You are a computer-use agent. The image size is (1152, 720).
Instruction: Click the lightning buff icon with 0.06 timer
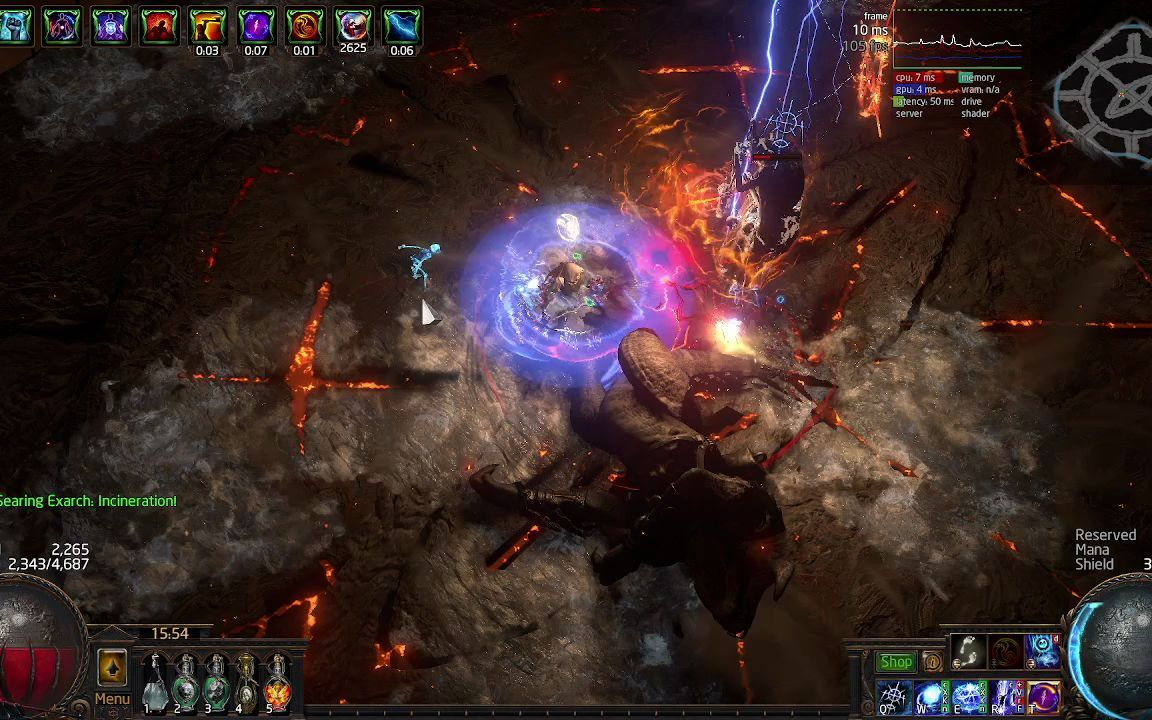pos(402,25)
